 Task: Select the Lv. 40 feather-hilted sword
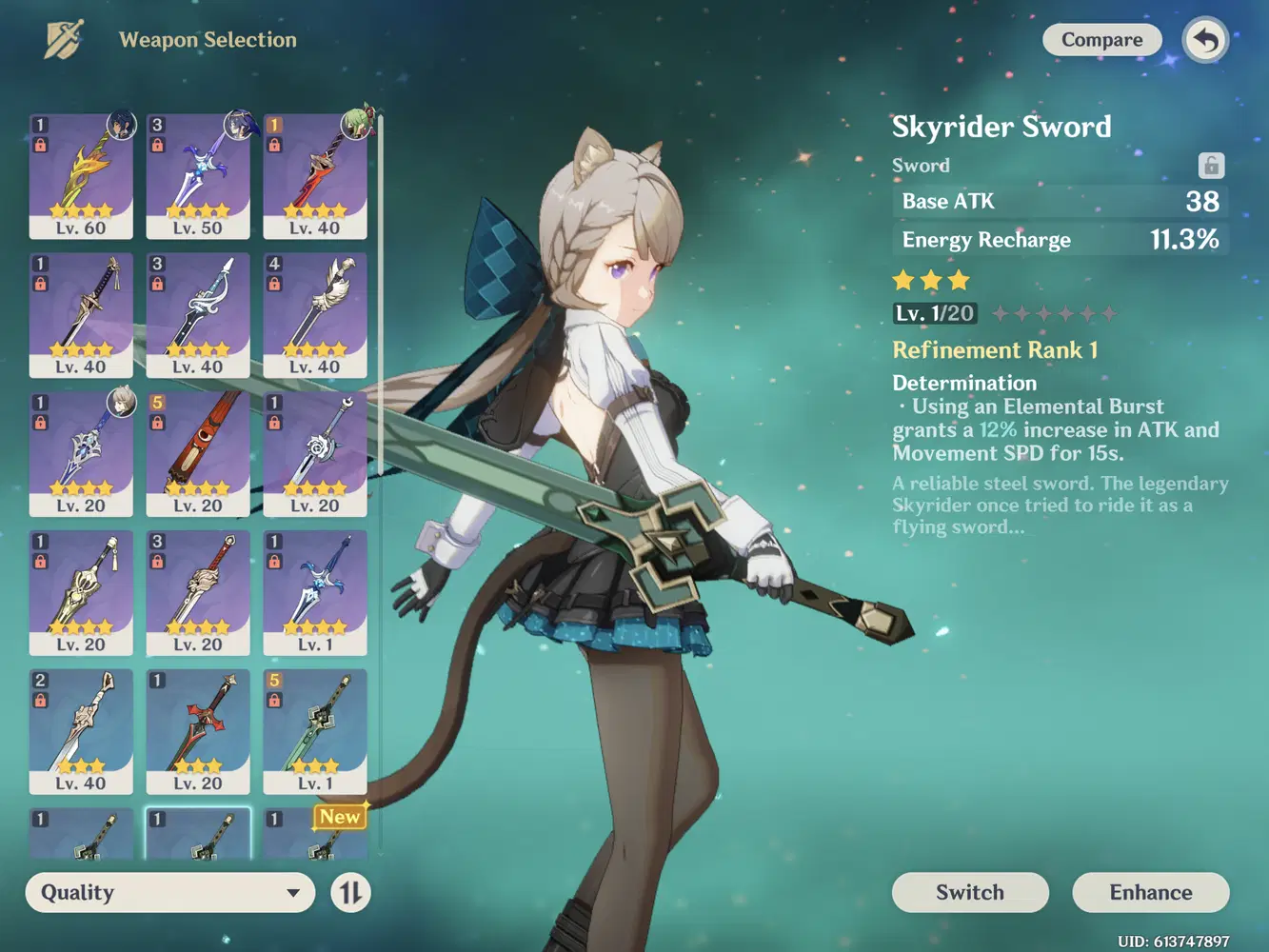(315, 314)
